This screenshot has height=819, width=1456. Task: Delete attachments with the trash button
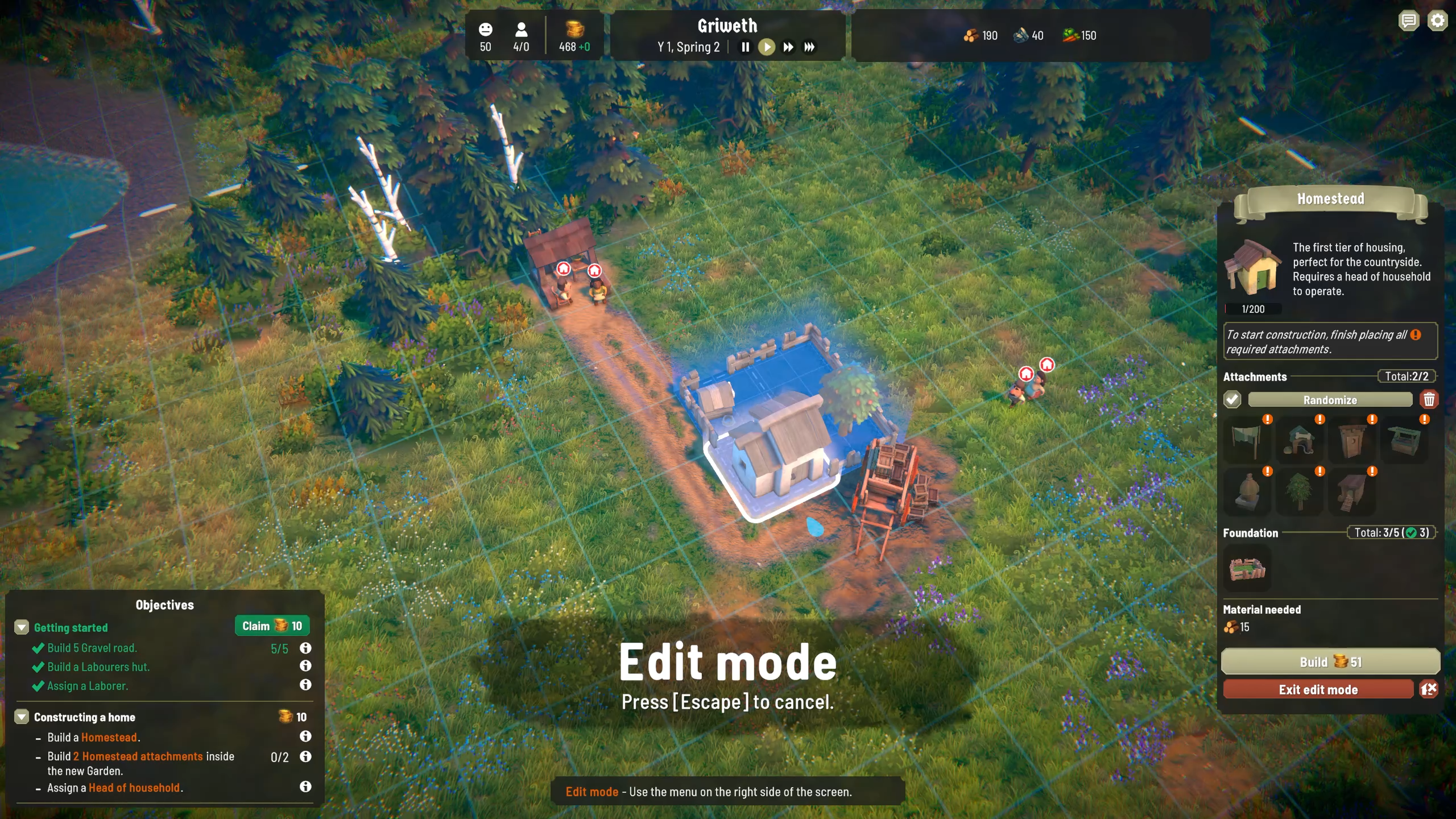(x=1429, y=400)
